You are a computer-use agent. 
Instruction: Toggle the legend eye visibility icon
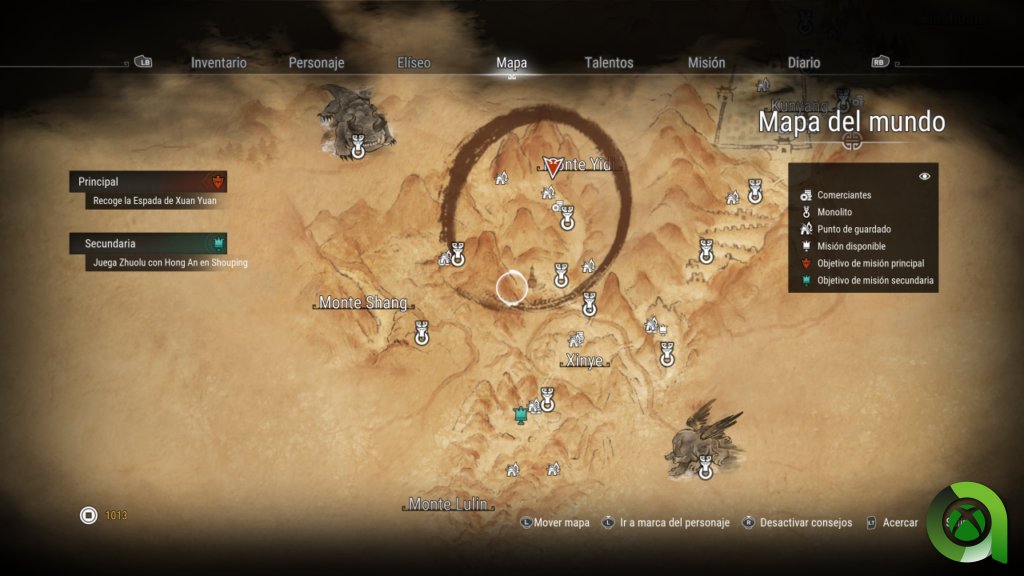pos(925,176)
